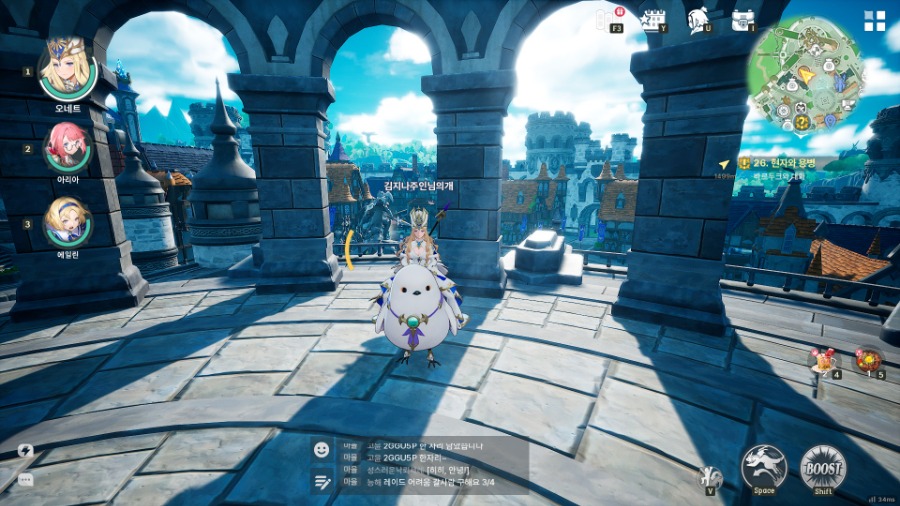This screenshot has width=900, height=506.
Task: Select party member 오네트 portrait
Action: (67, 69)
